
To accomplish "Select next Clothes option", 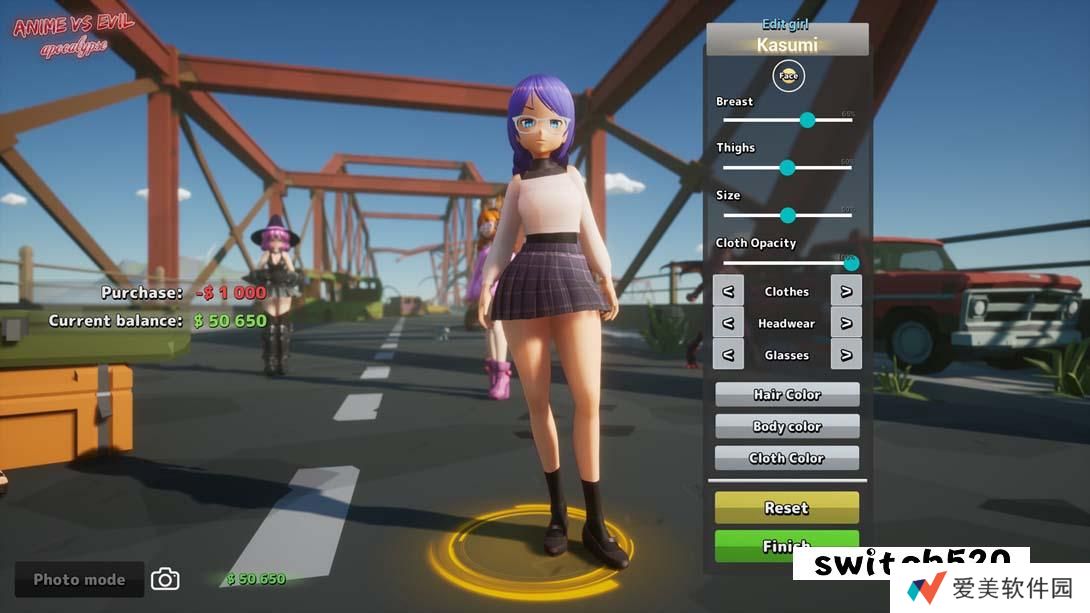I will (846, 291).
